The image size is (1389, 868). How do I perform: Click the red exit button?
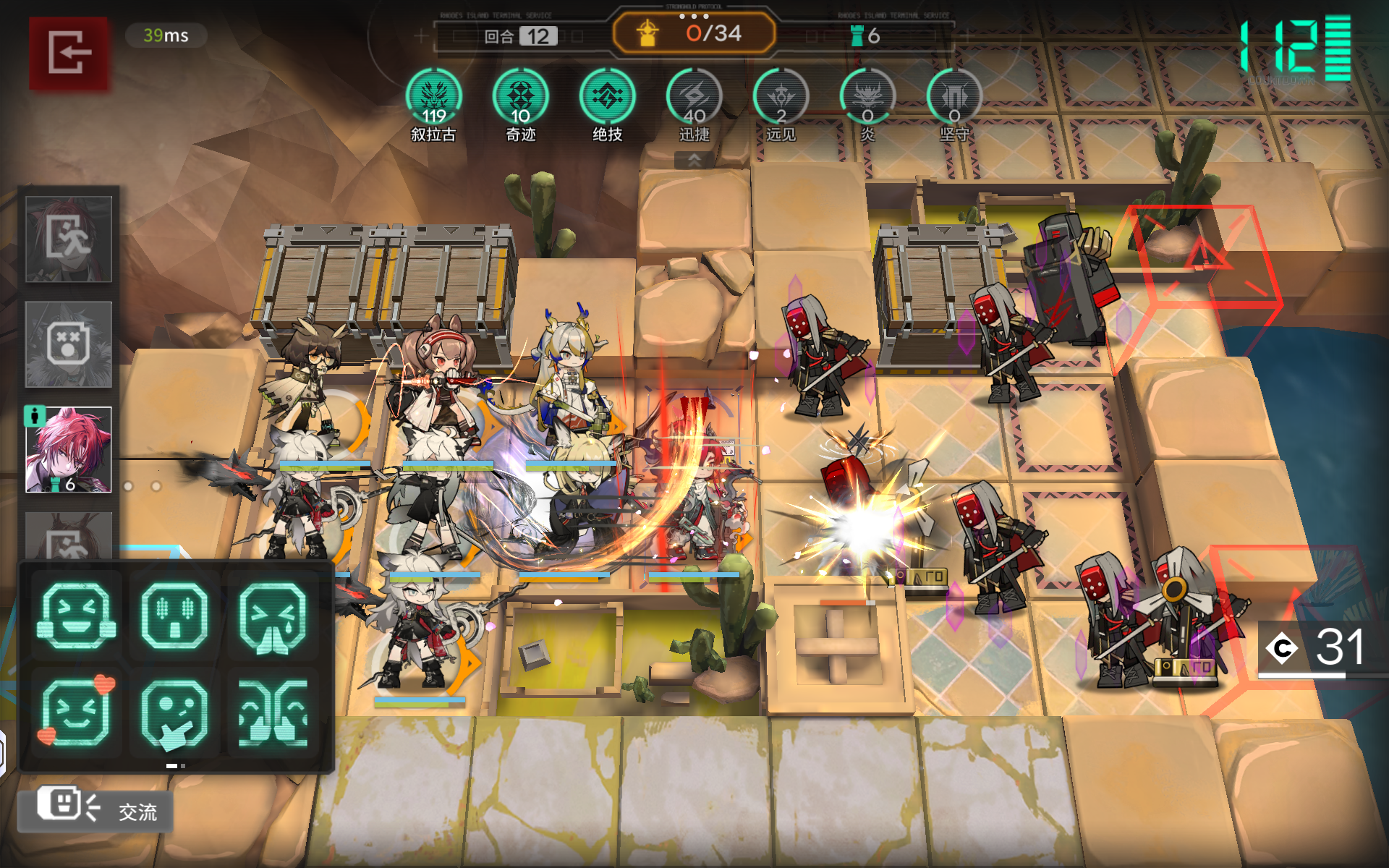69,53
